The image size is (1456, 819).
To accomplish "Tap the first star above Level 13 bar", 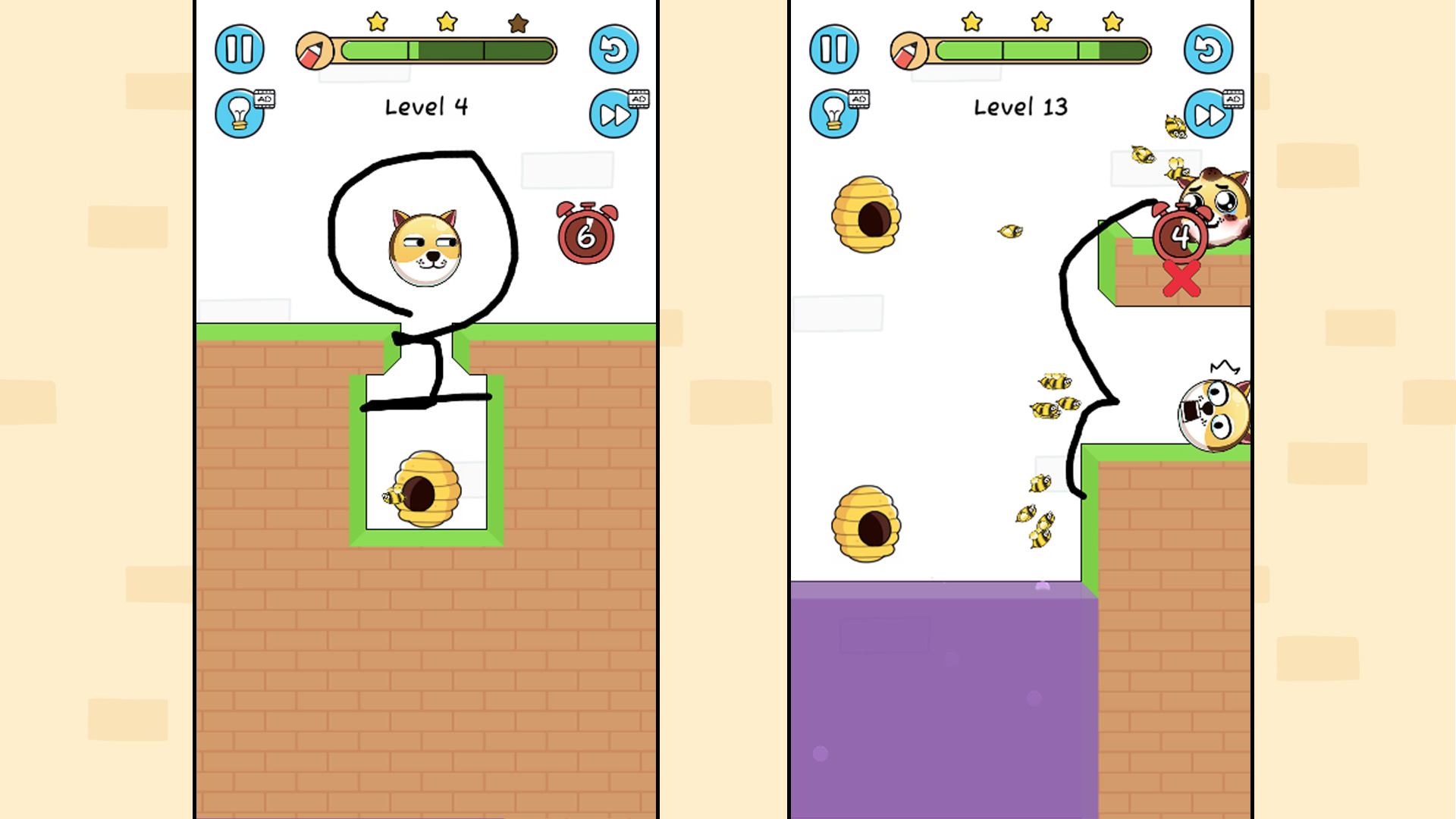I will pos(971,24).
